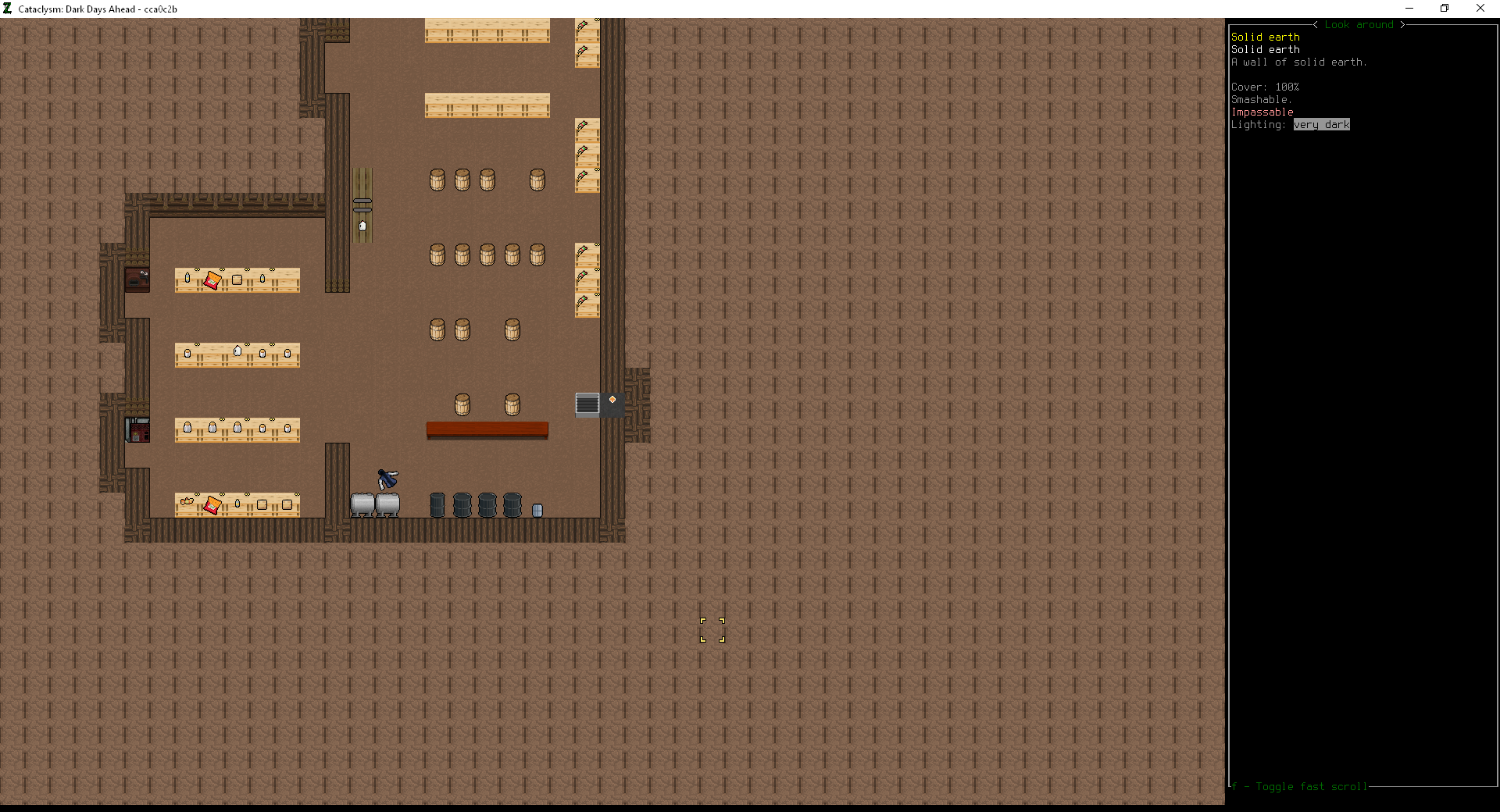Image resolution: width=1500 pixels, height=812 pixels.
Task: Click the left arrow beside Look around
Action: tap(1315, 24)
